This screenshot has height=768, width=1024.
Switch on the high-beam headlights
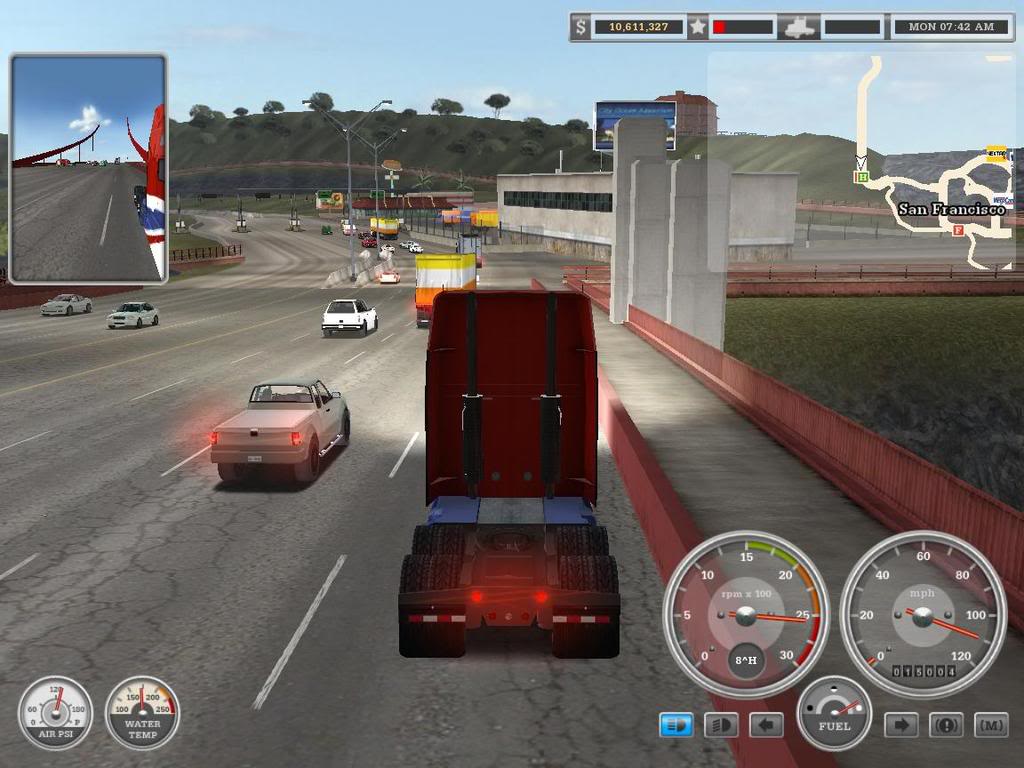pyautogui.click(x=720, y=724)
